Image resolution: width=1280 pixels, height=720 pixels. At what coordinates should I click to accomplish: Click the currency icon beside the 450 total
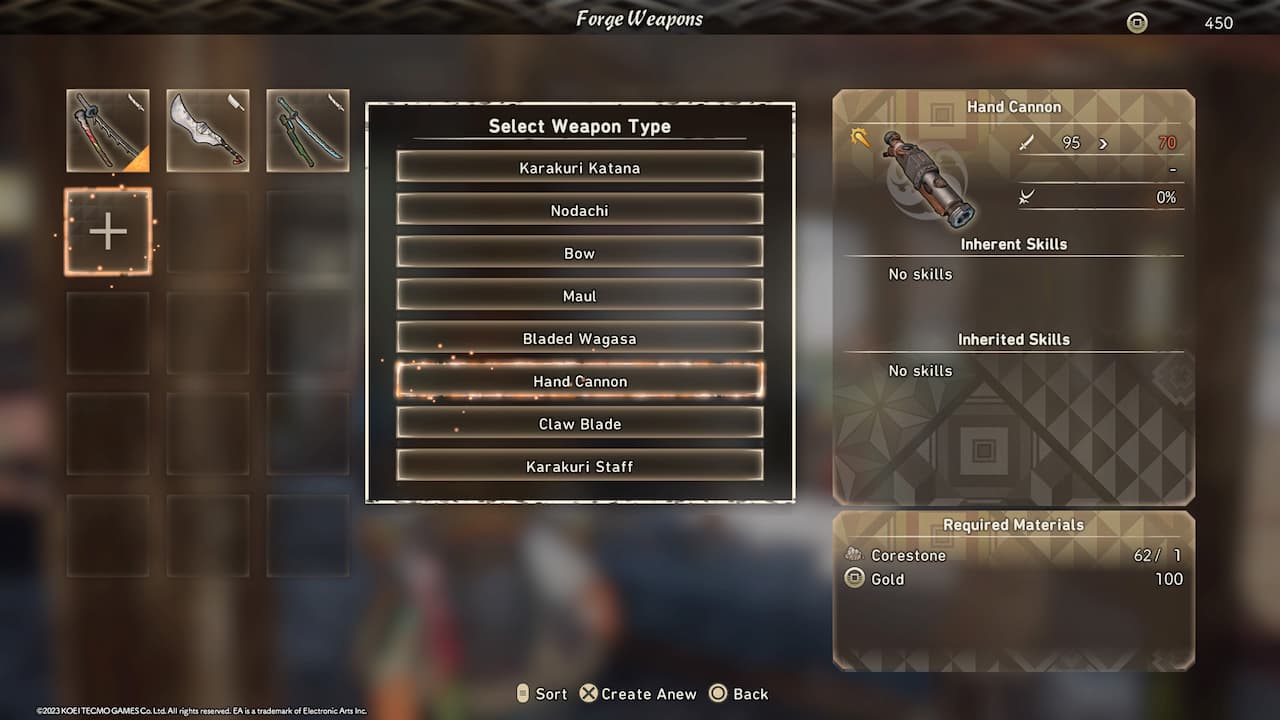(1136, 22)
